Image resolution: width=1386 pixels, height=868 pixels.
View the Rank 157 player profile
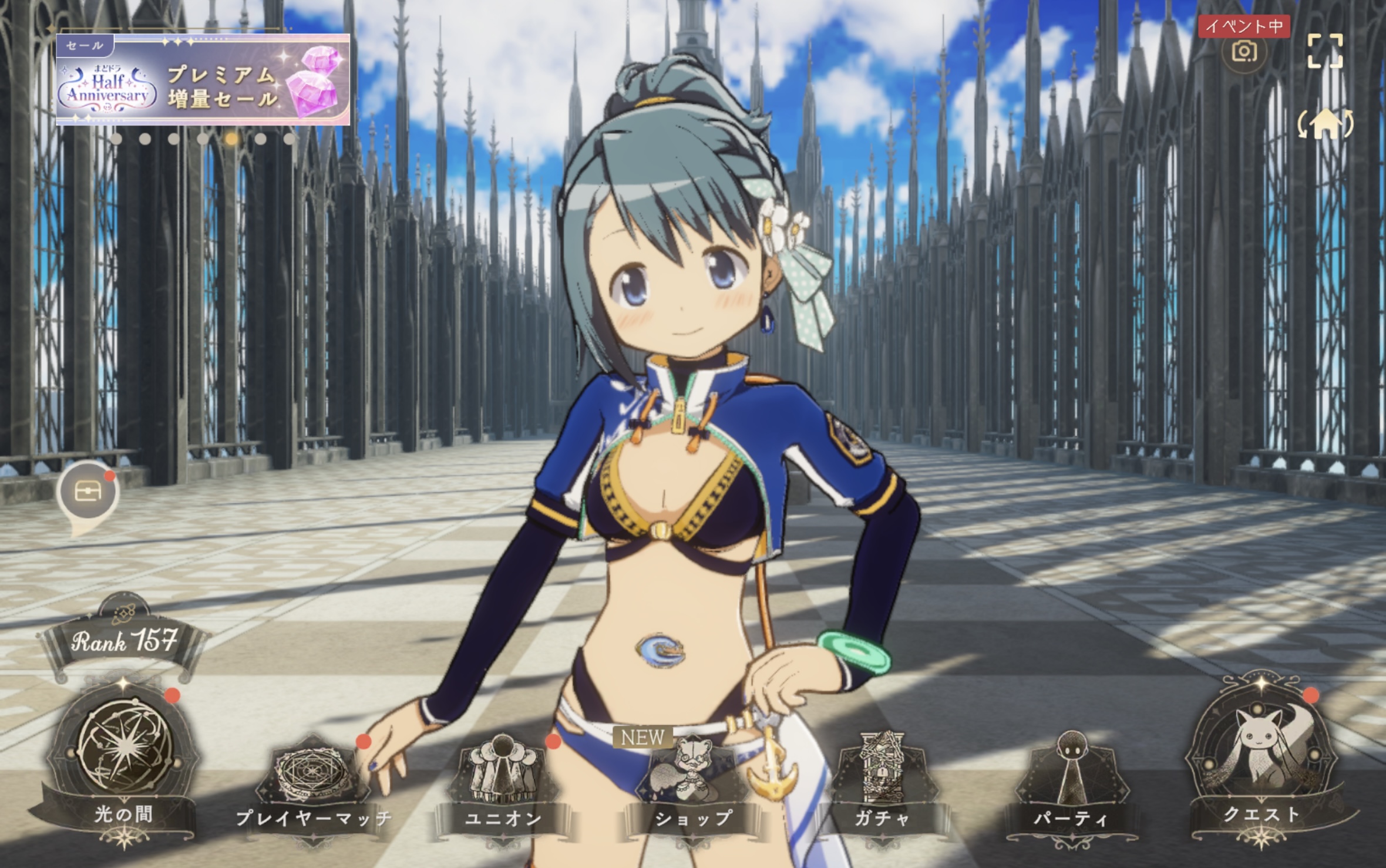point(124,641)
